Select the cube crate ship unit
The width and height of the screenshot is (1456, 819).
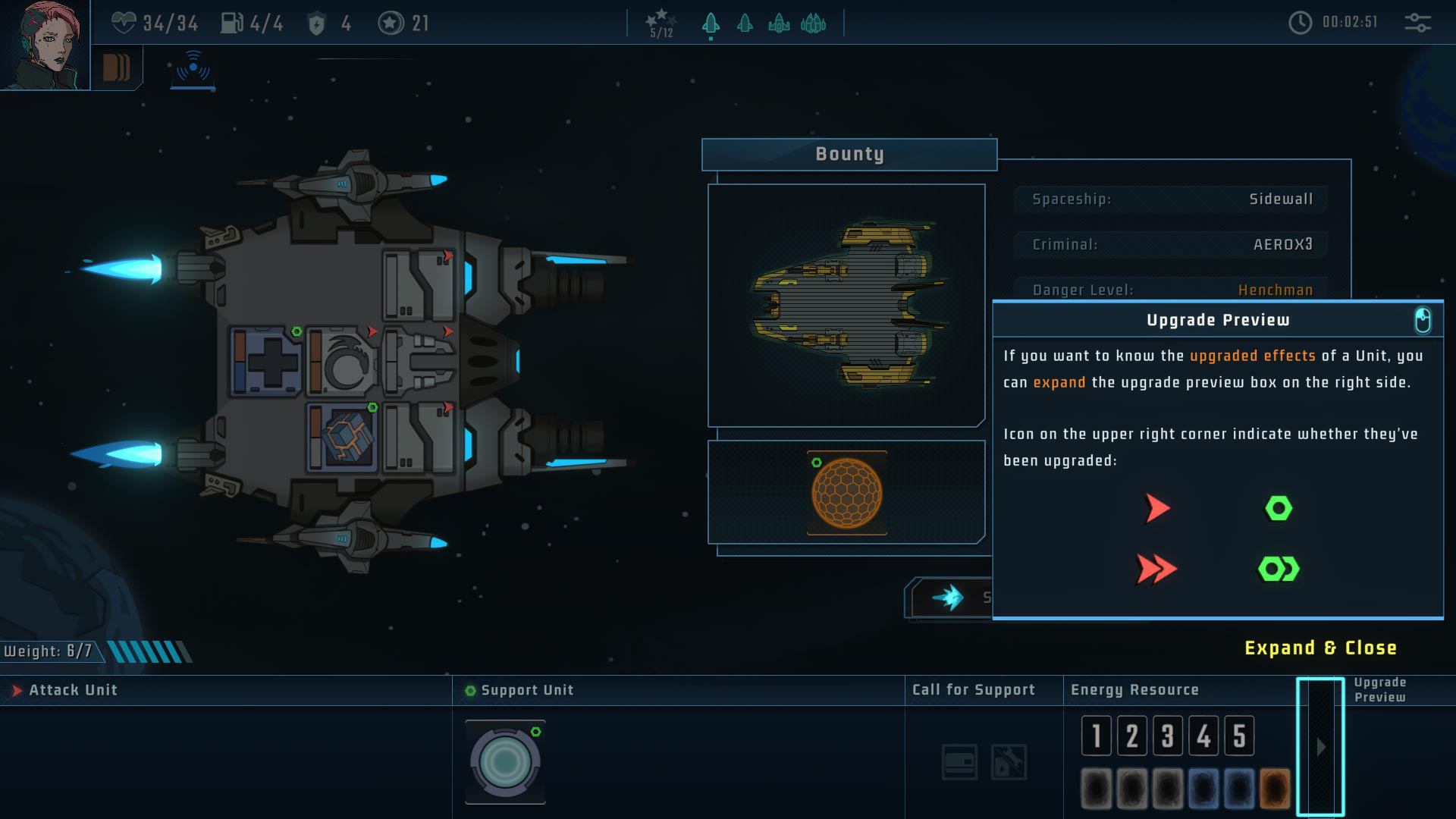(343, 438)
